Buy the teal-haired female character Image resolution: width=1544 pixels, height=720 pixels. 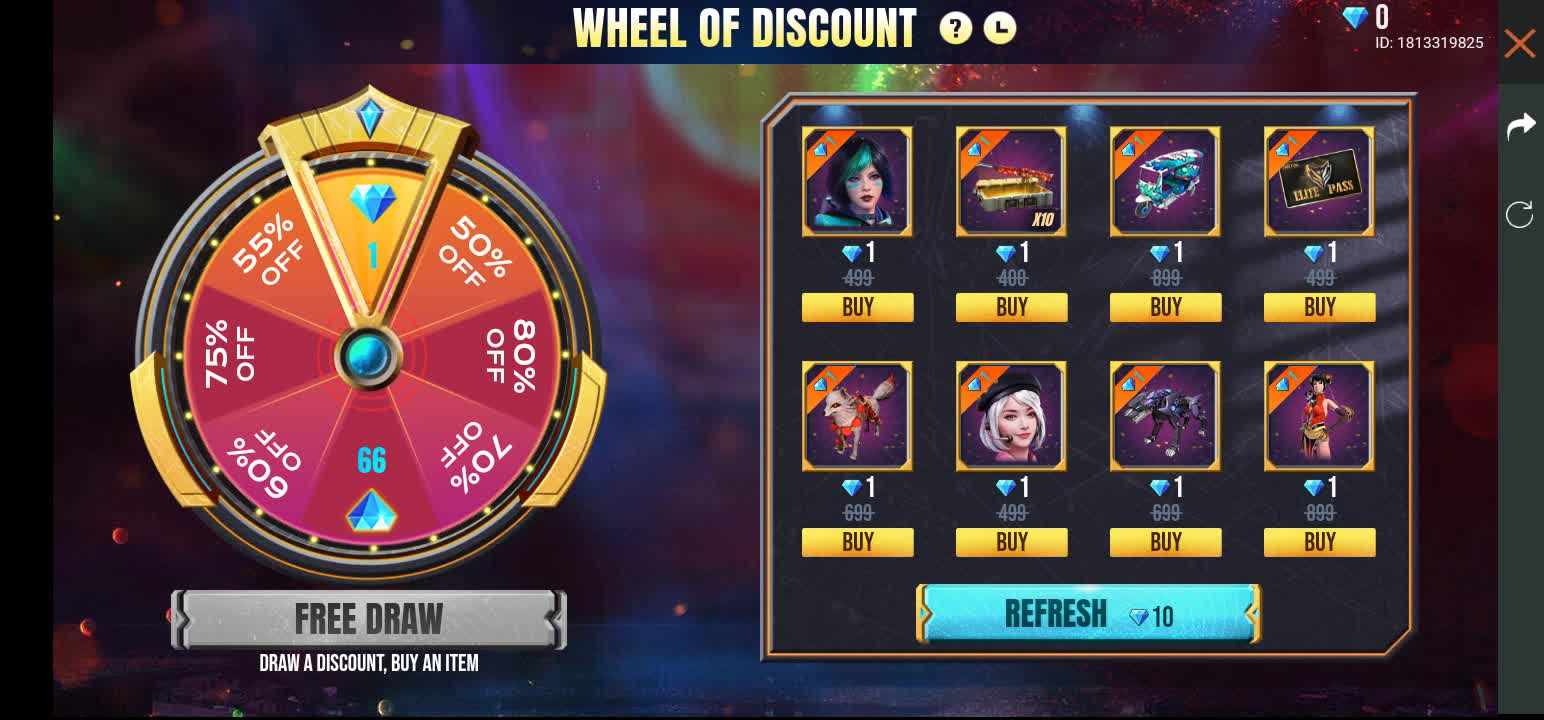click(857, 307)
